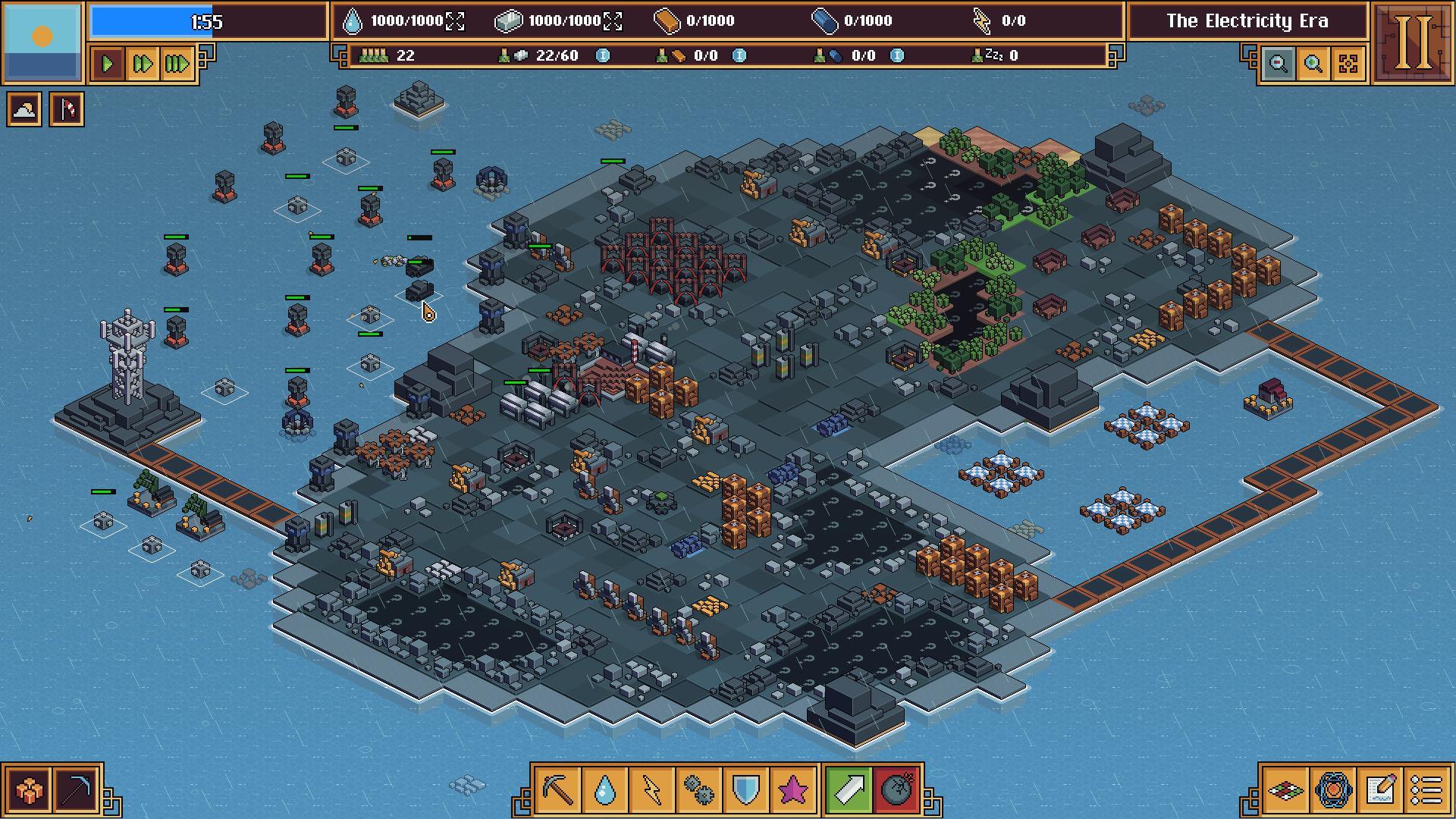The image size is (1456, 819).
Task: Open the blue atom portal menu
Action: point(1333,789)
